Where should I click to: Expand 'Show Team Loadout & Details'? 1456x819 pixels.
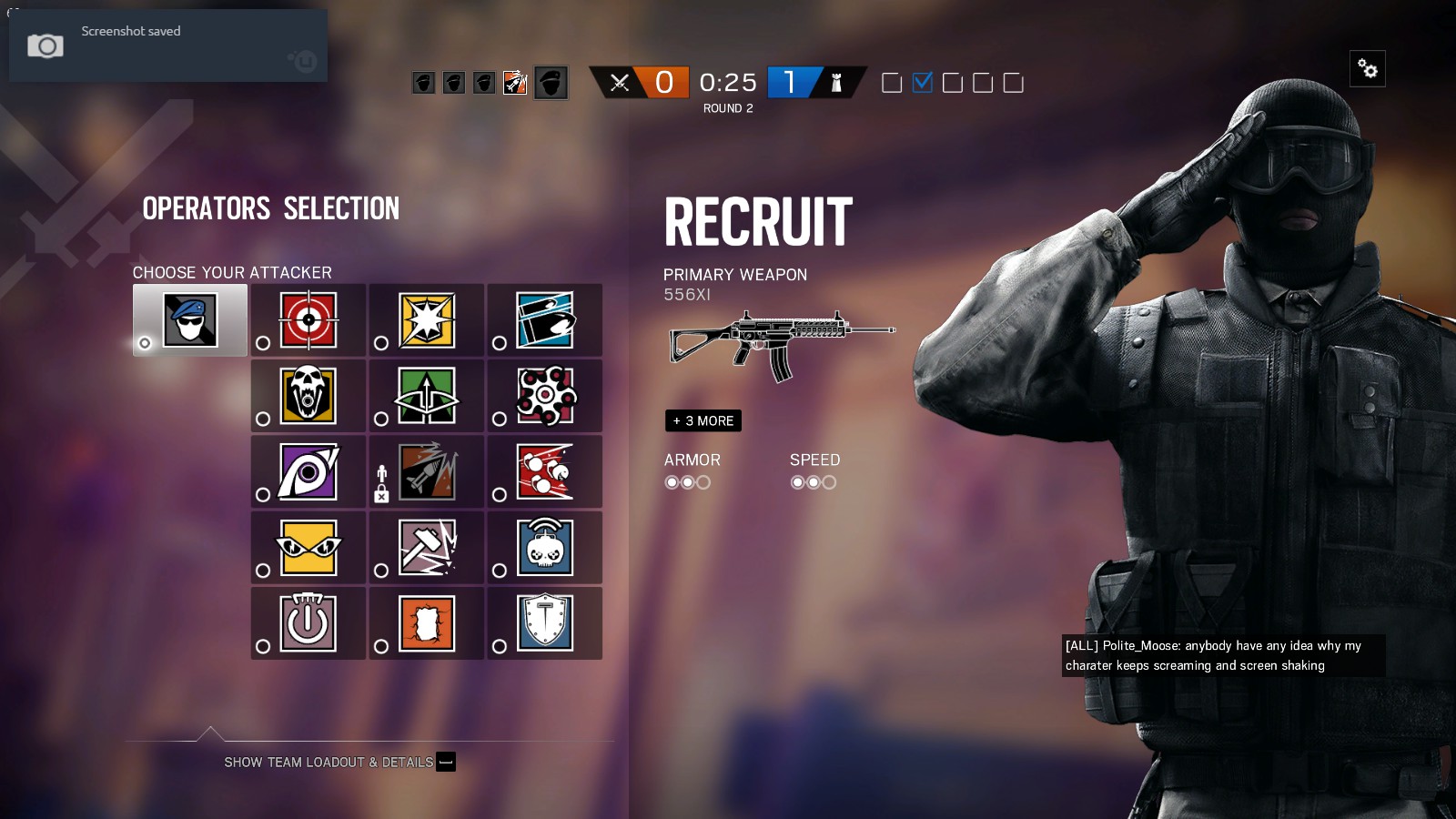[x=329, y=762]
